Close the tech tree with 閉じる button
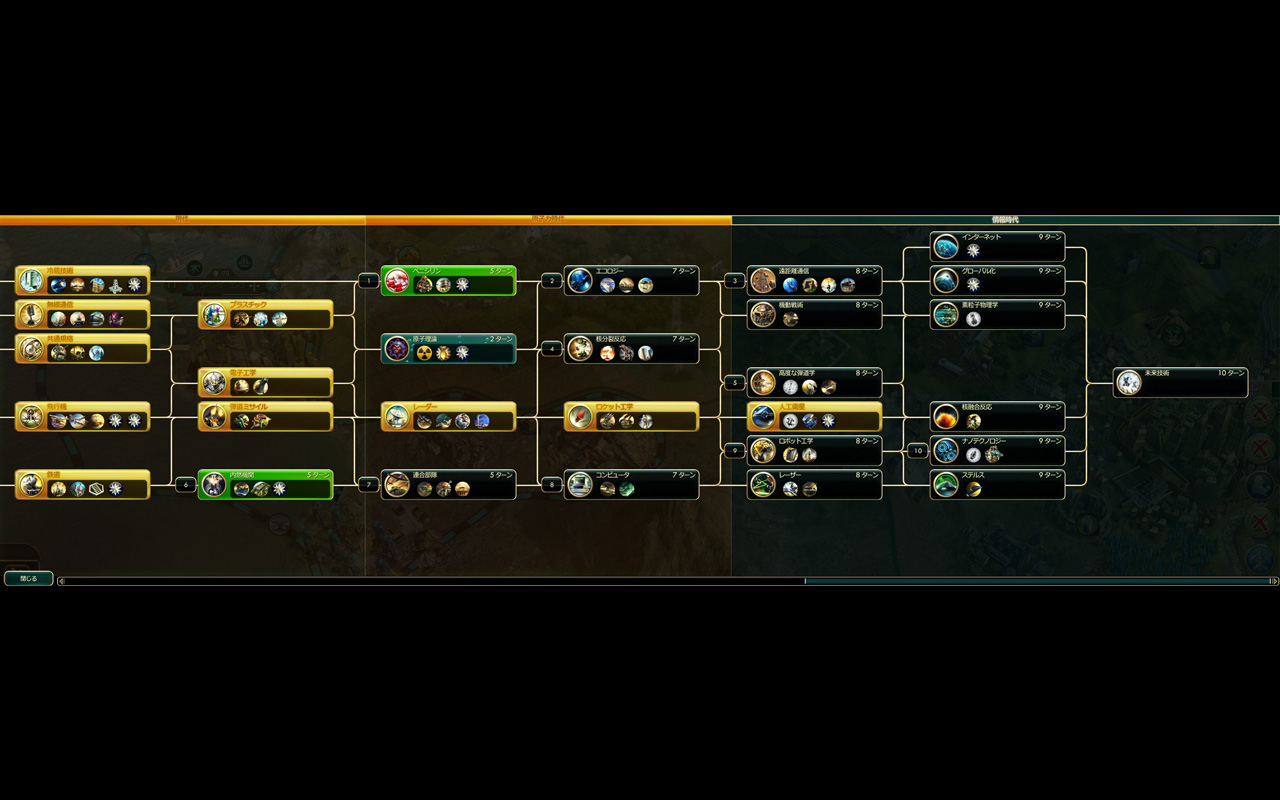Screen dimensions: 1280x800 [28, 578]
